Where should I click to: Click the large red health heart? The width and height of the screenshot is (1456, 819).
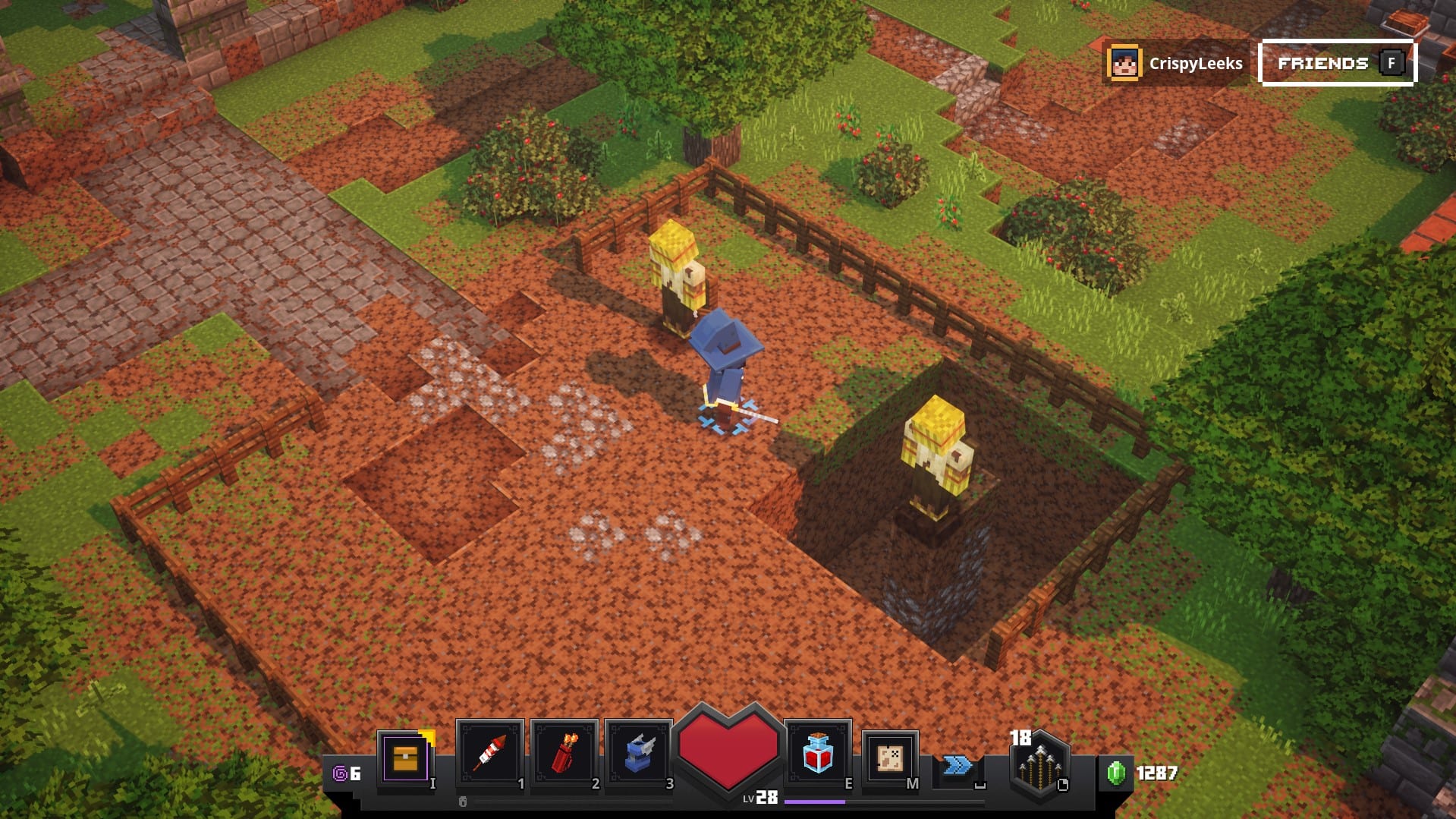(x=730, y=751)
